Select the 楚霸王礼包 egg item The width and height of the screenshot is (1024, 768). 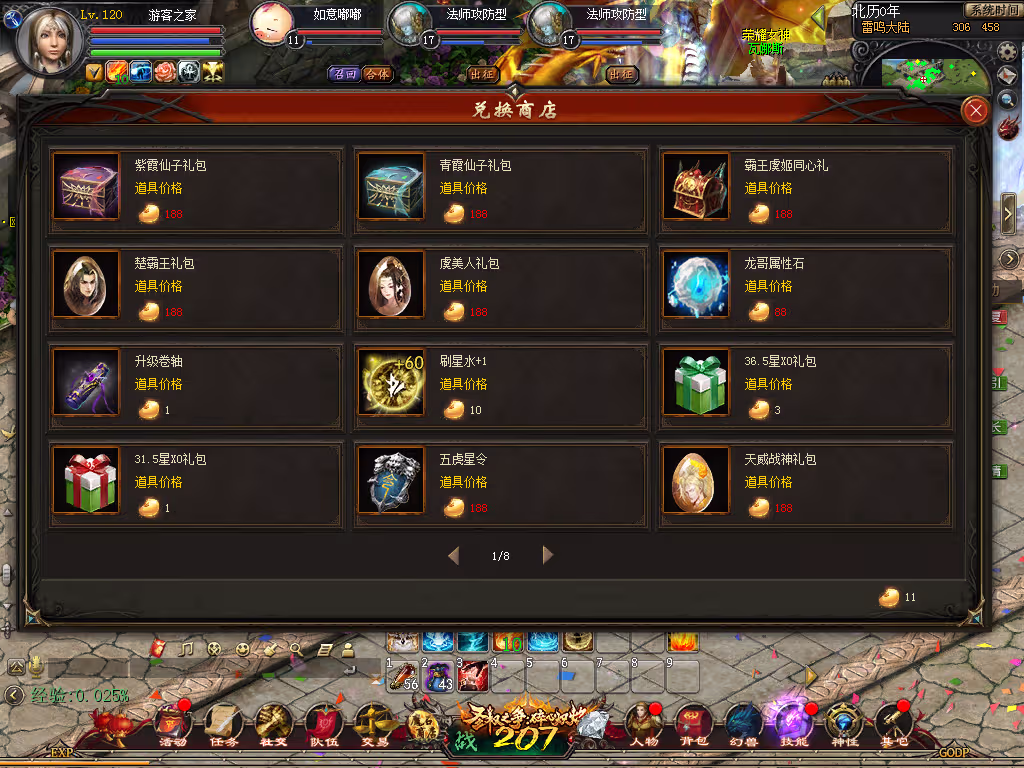pyautogui.click(x=85, y=285)
